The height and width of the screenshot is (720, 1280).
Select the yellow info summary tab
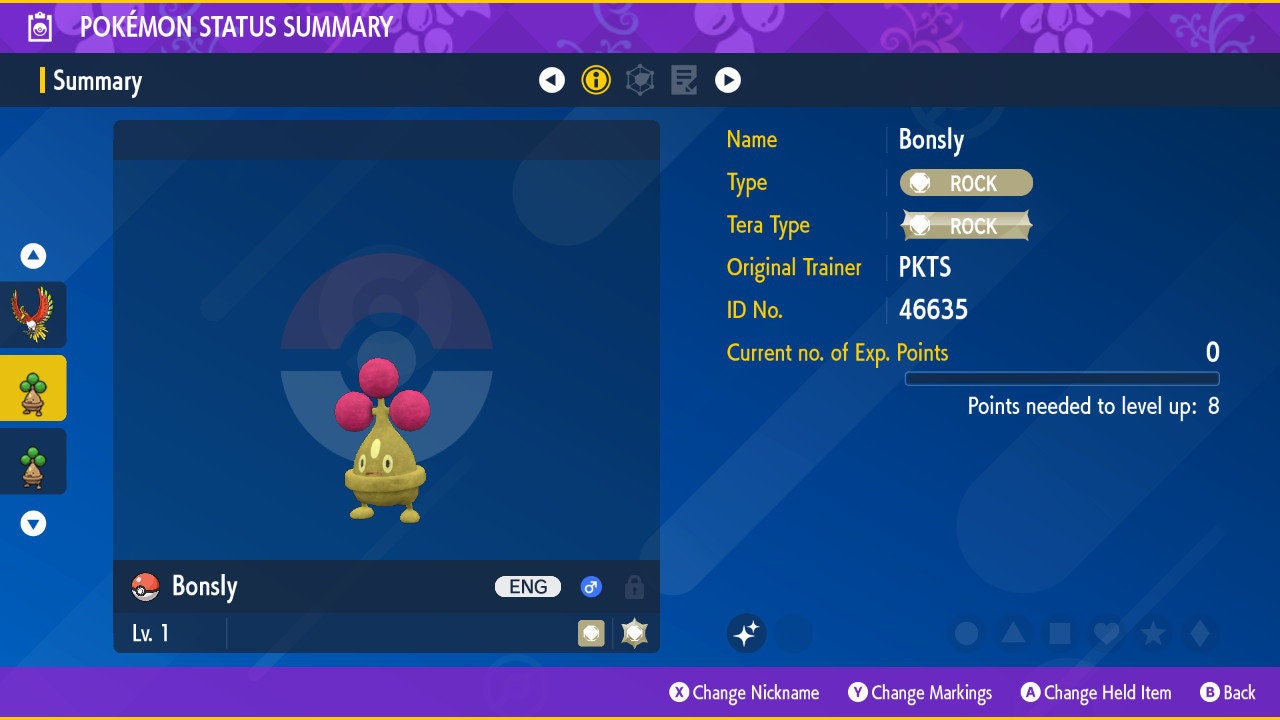pos(596,80)
